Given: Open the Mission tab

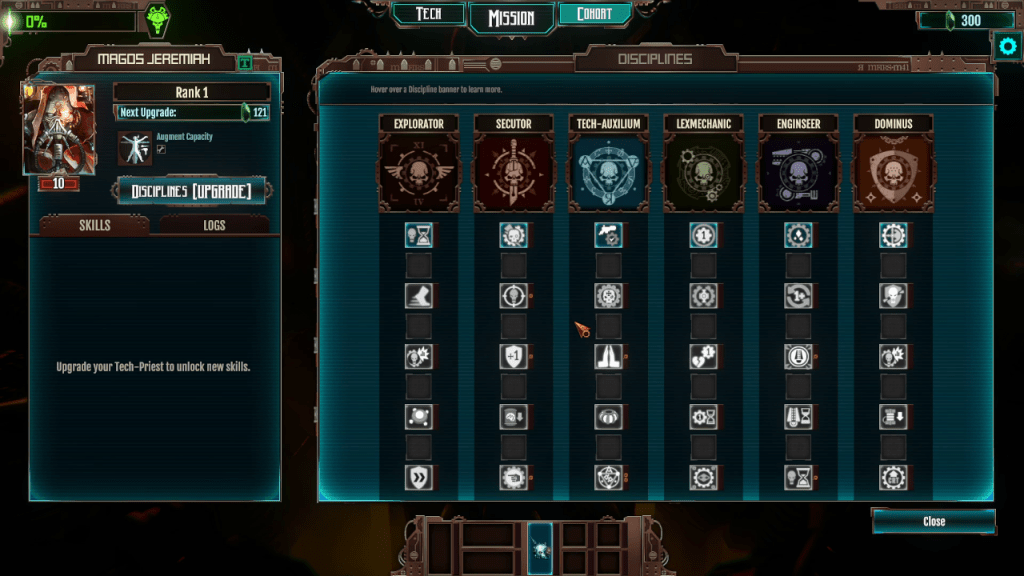Looking at the screenshot, I should [510, 18].
